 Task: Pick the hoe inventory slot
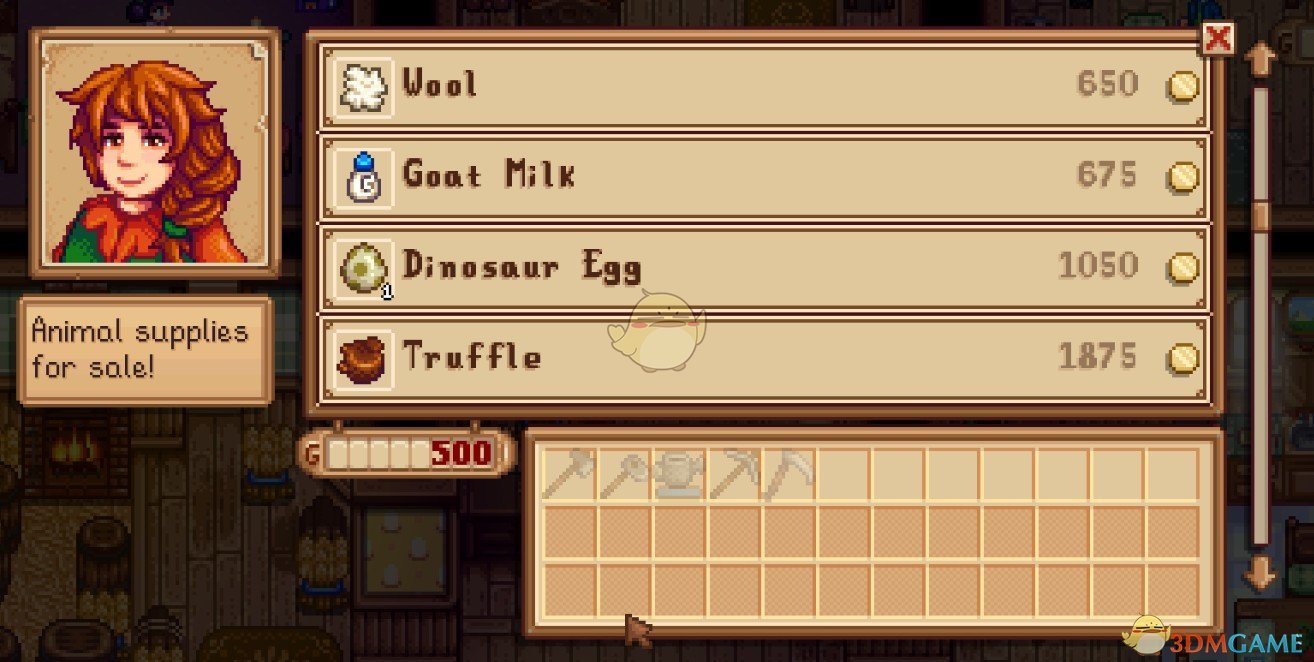click(624, 473)
